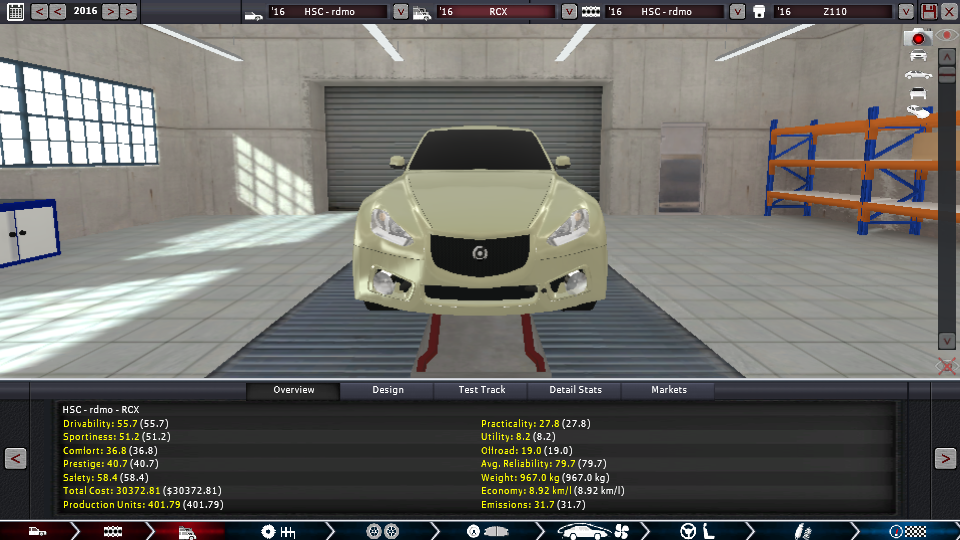The height and width of the screenshot is (540, 960).
Task: Open the RCX trim dropdown
Action: pos(569,12)
